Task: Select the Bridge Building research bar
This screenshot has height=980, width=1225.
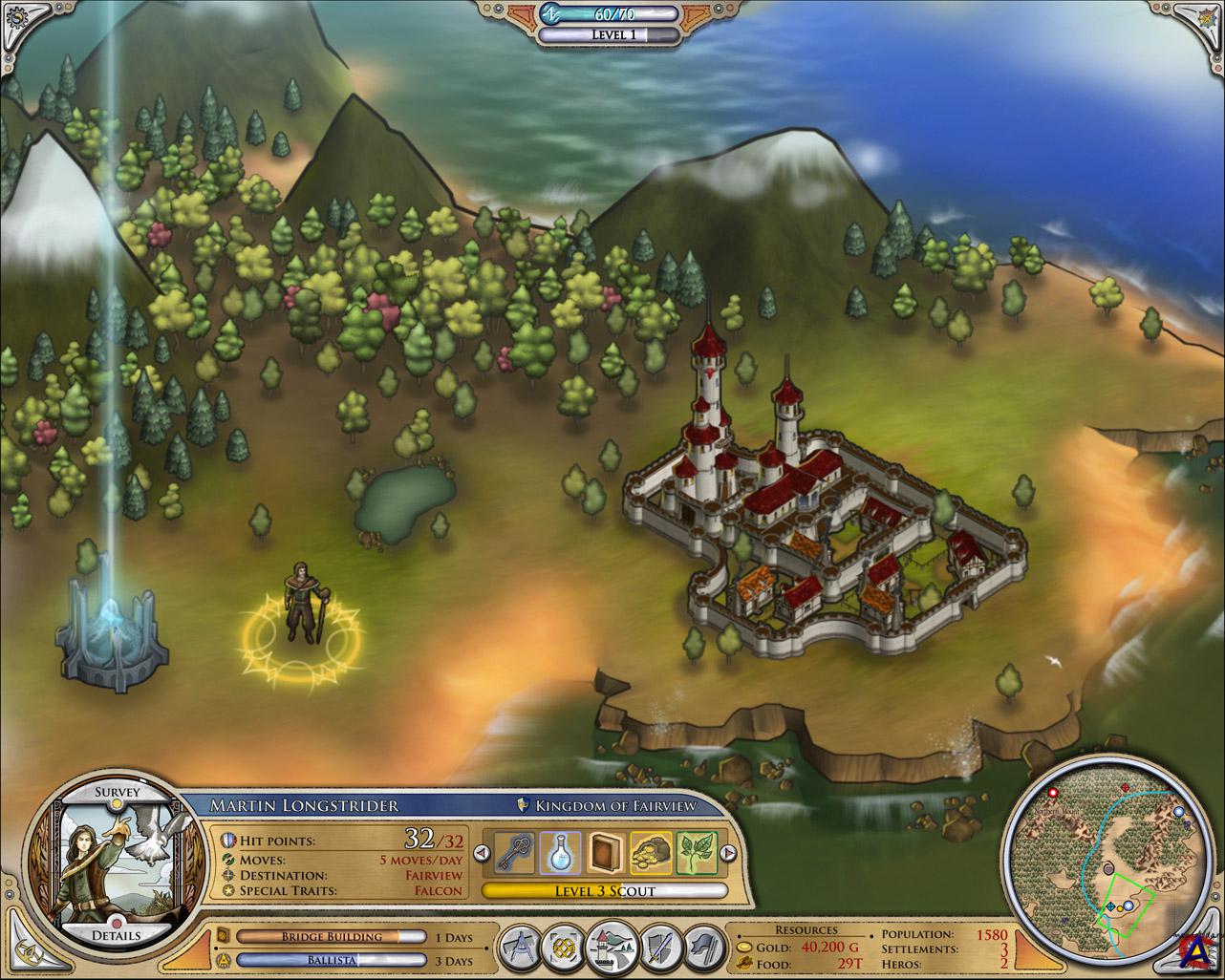Action: tap(332, 937)
